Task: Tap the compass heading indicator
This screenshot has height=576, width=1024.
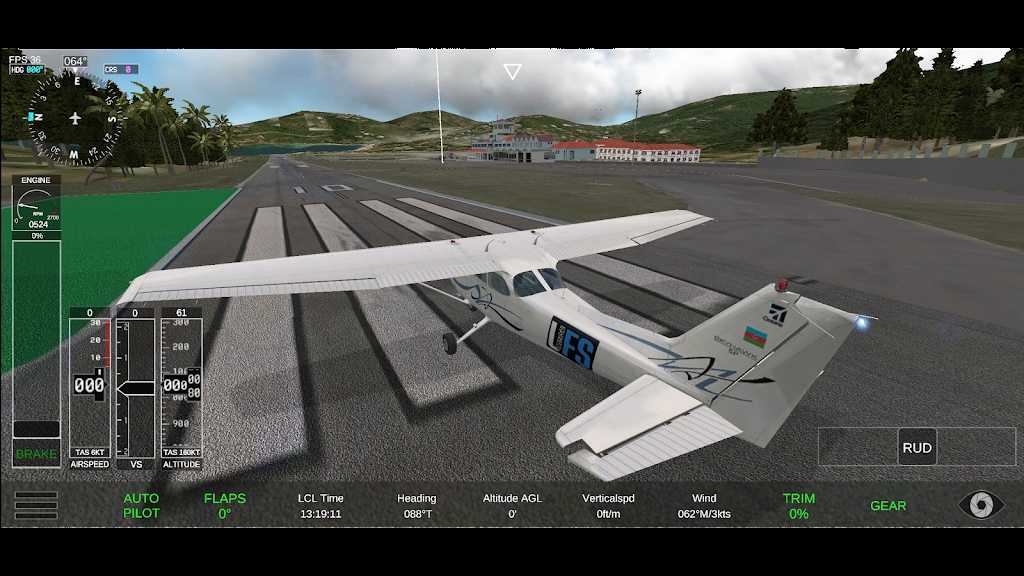Action: click(x=74, y=118)
